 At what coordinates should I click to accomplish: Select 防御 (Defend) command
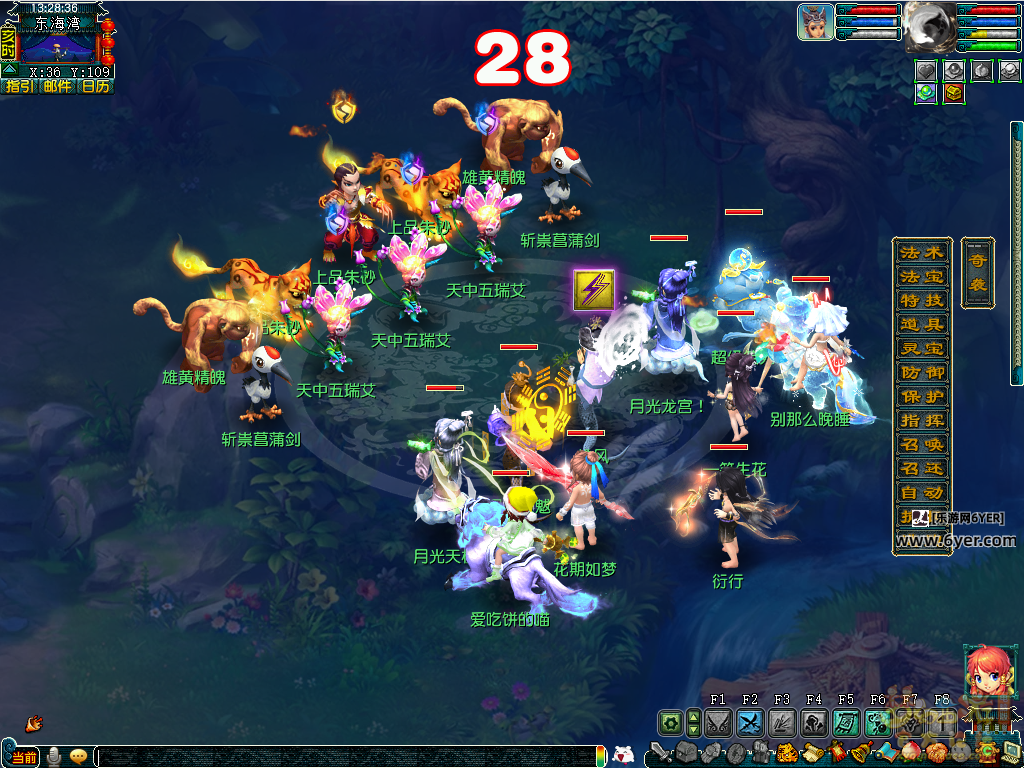[921, 372]
